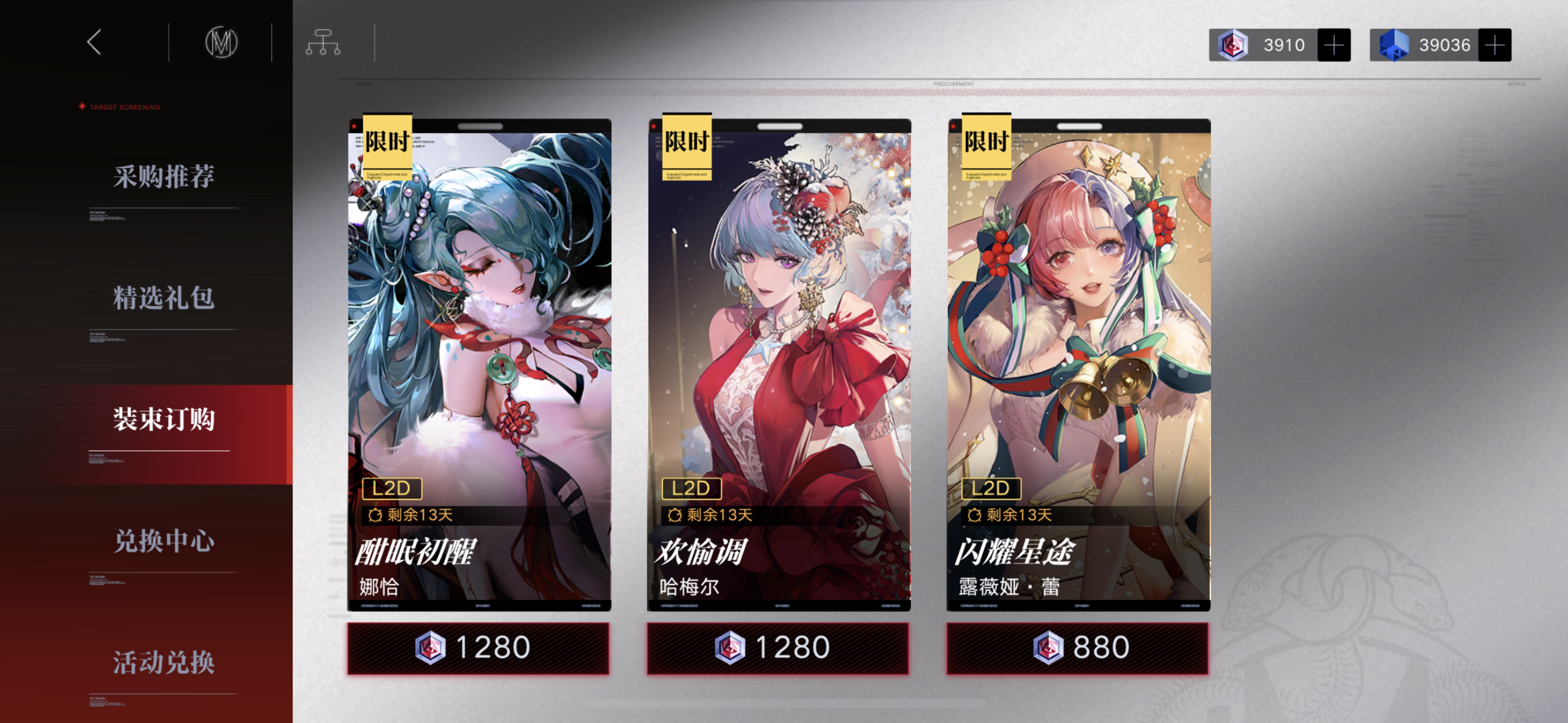Image resolution: width=1568 pixels, height=723 pixels.
Task: Click the back arrow icon
Action: pos(95,43)
